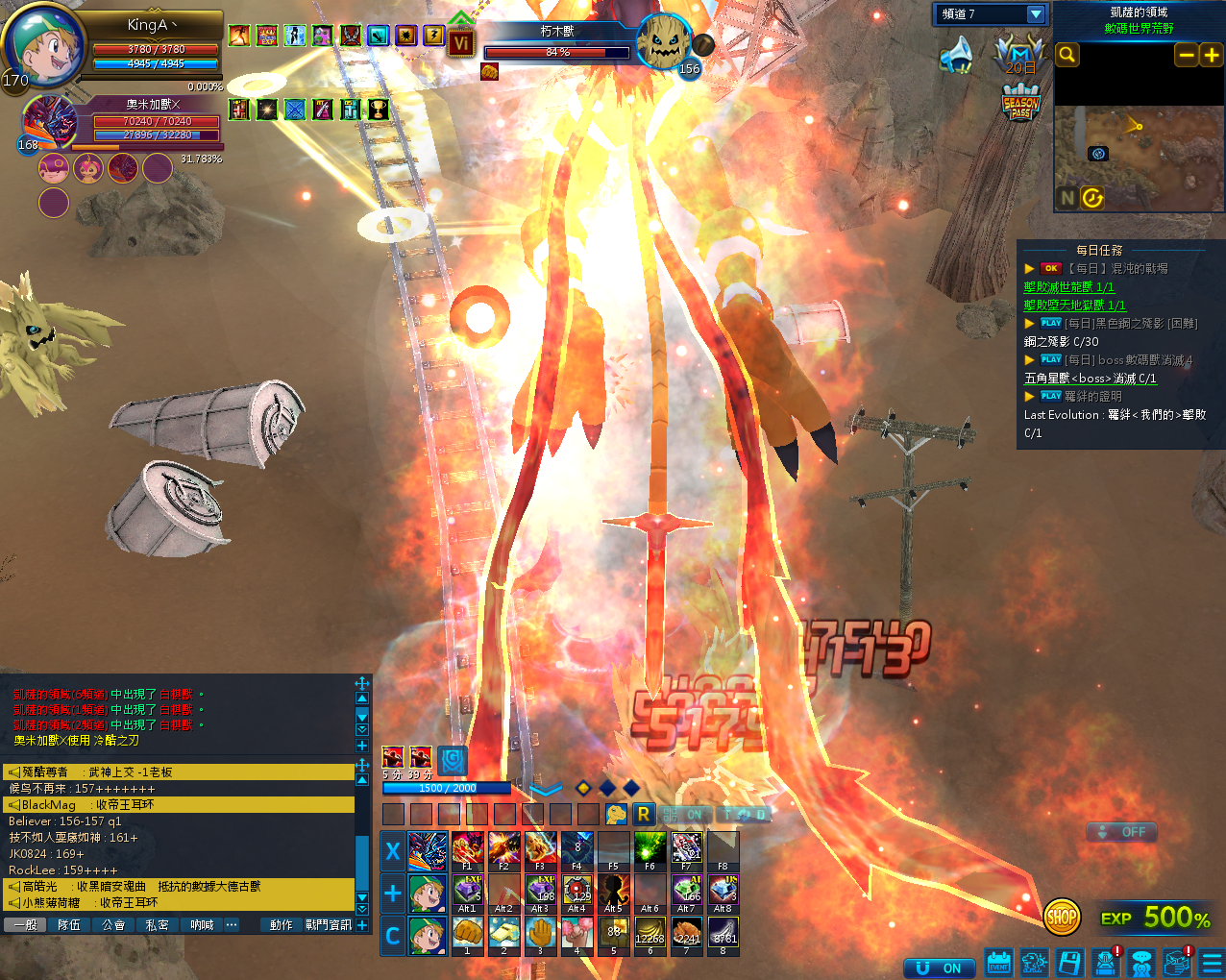Click the yellow R button above hotbar
Viewport: 1226px width, 980px height.
[x=643, y=814]
